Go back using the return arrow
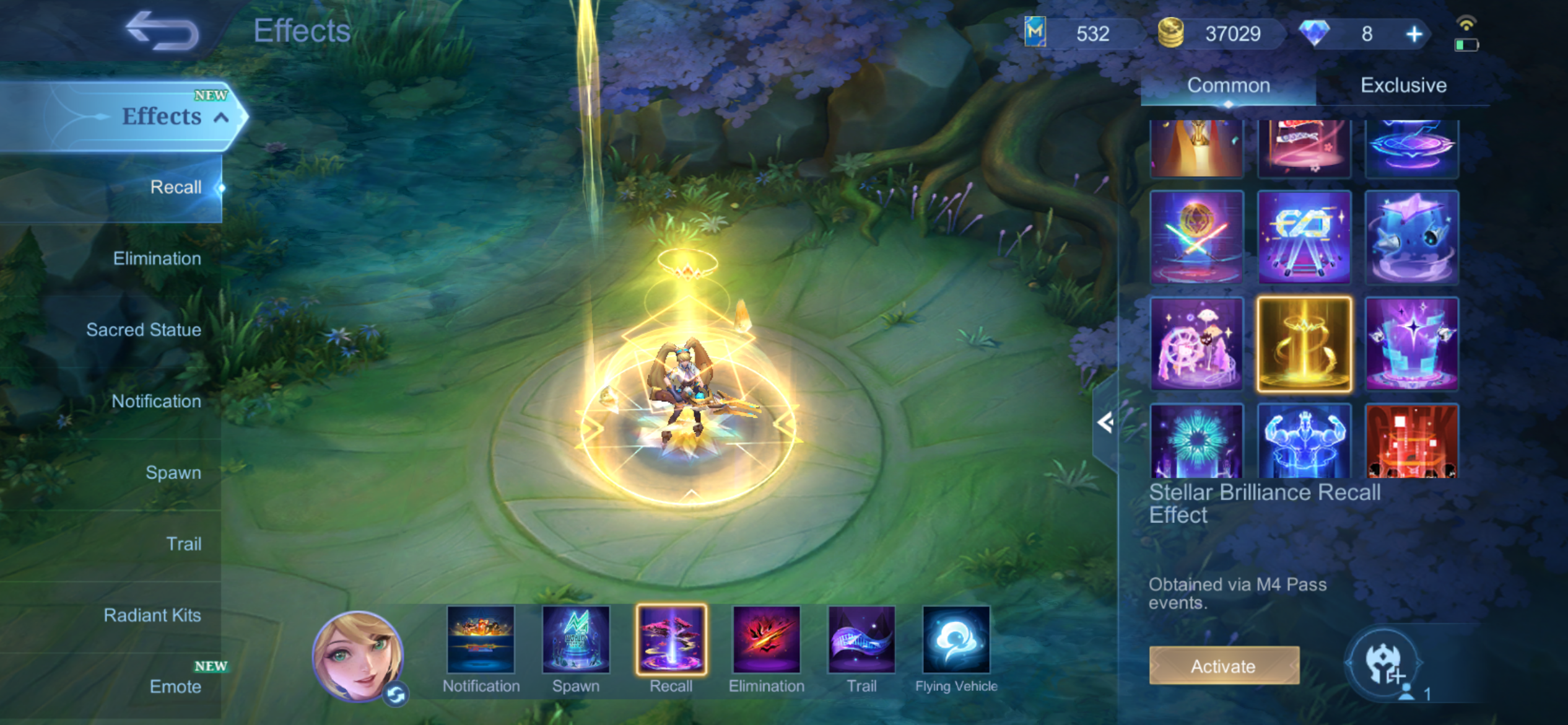The width and height of the screenshot is (1568, 725). pos(162,31)
